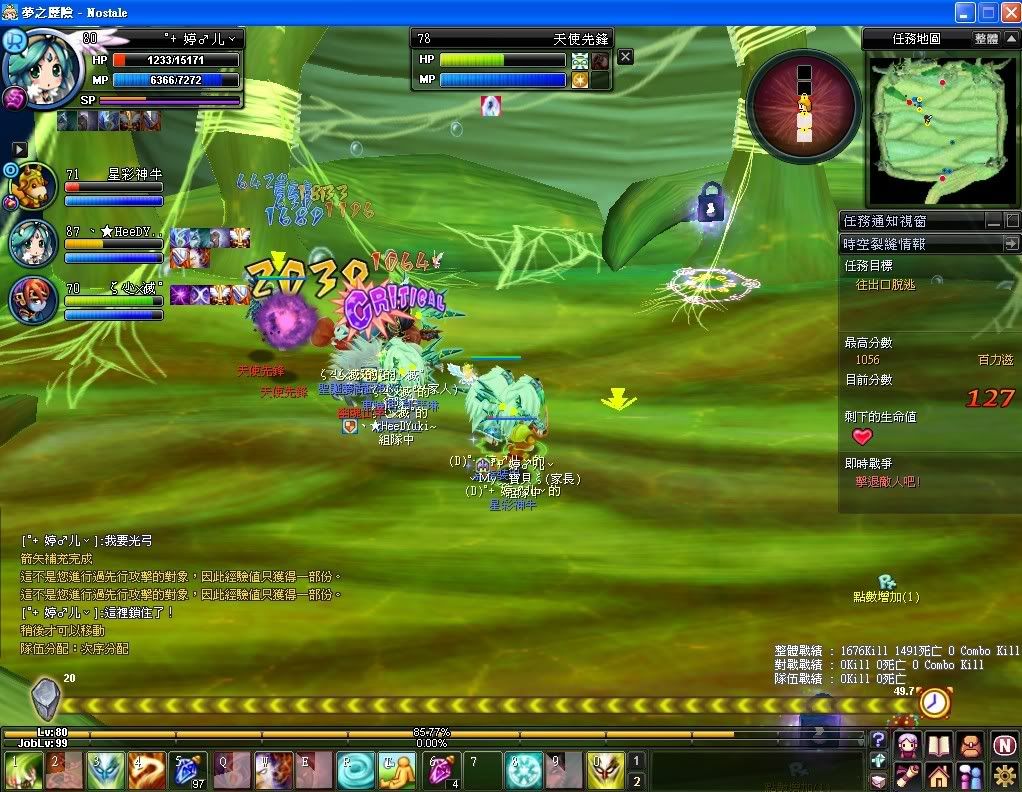Open the house miniland icon
Viewport: 1022px width, 792px height.
[939, 776]
